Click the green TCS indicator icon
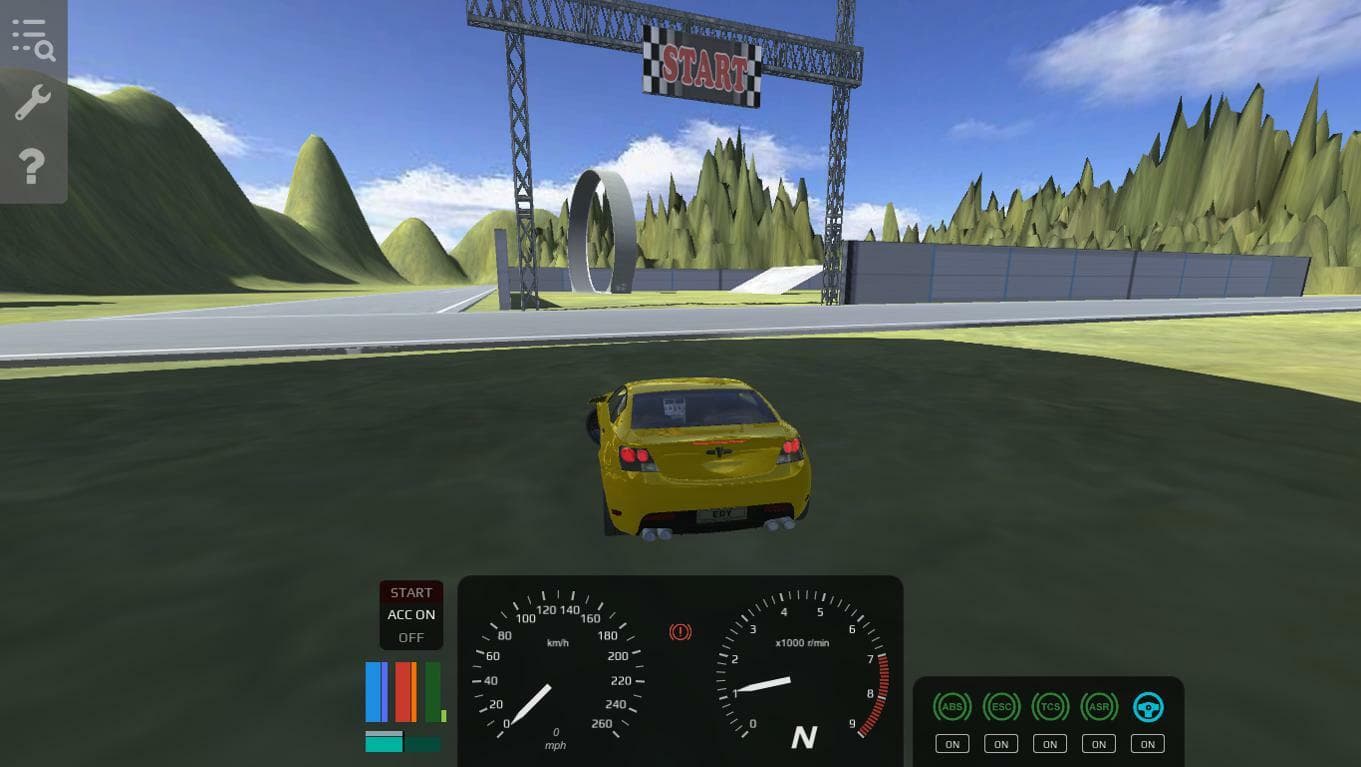Screen dimensions: 1361x767 tap(1050, 707)
